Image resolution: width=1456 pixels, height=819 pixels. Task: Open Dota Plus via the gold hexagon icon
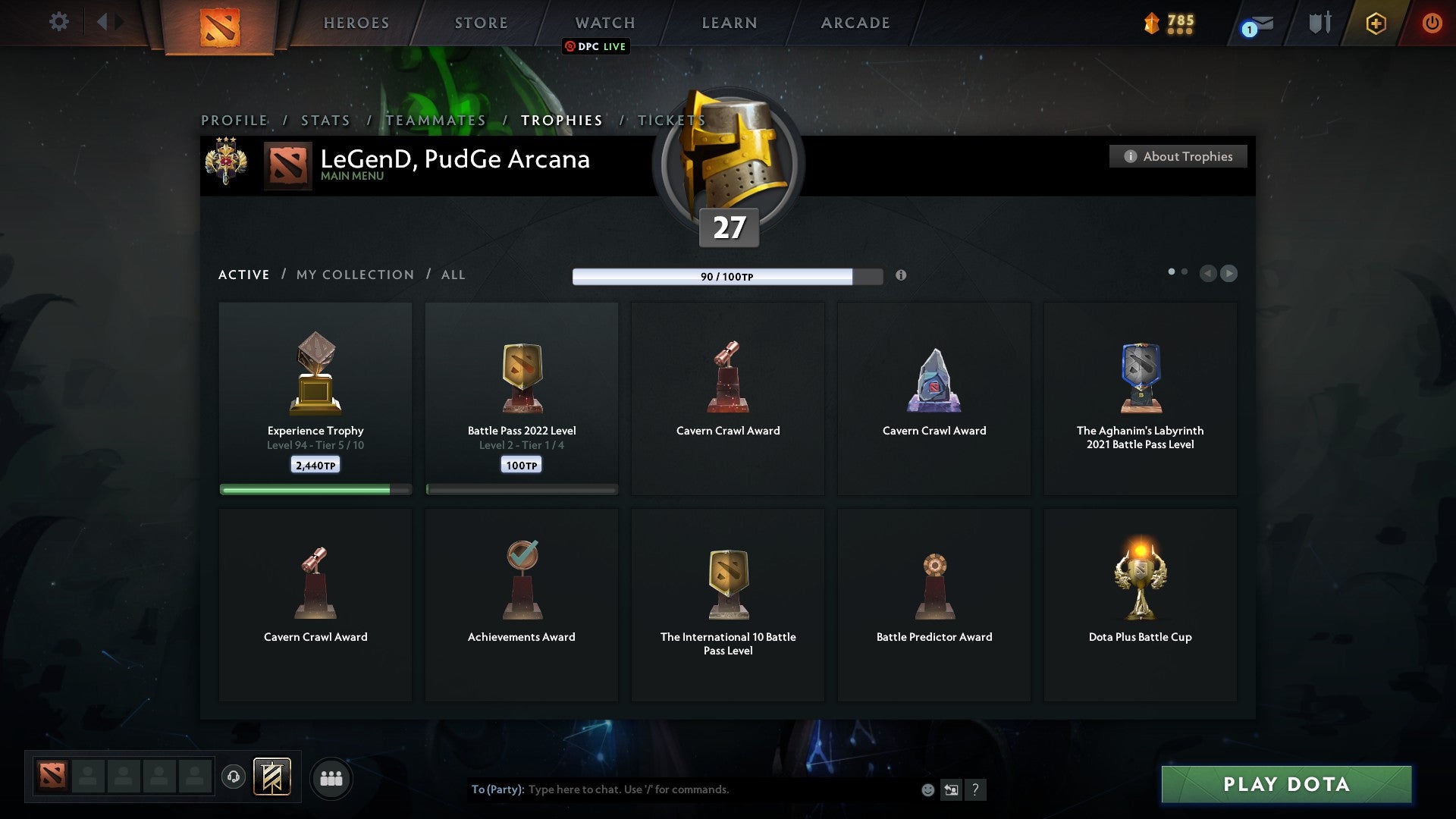(x=1375, y=24)
